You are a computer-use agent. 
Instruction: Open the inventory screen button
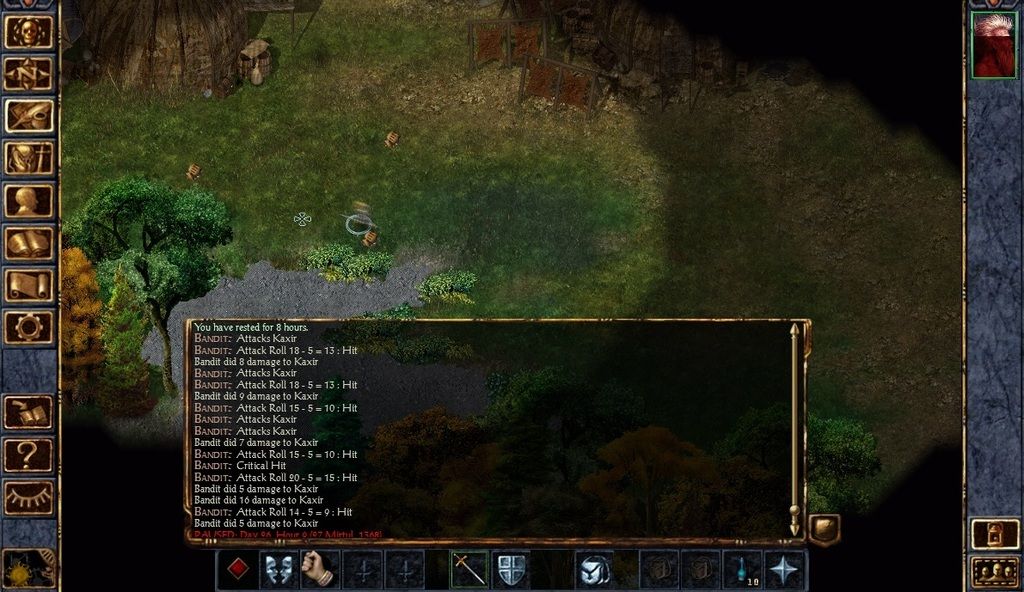[x=29, y=157]
